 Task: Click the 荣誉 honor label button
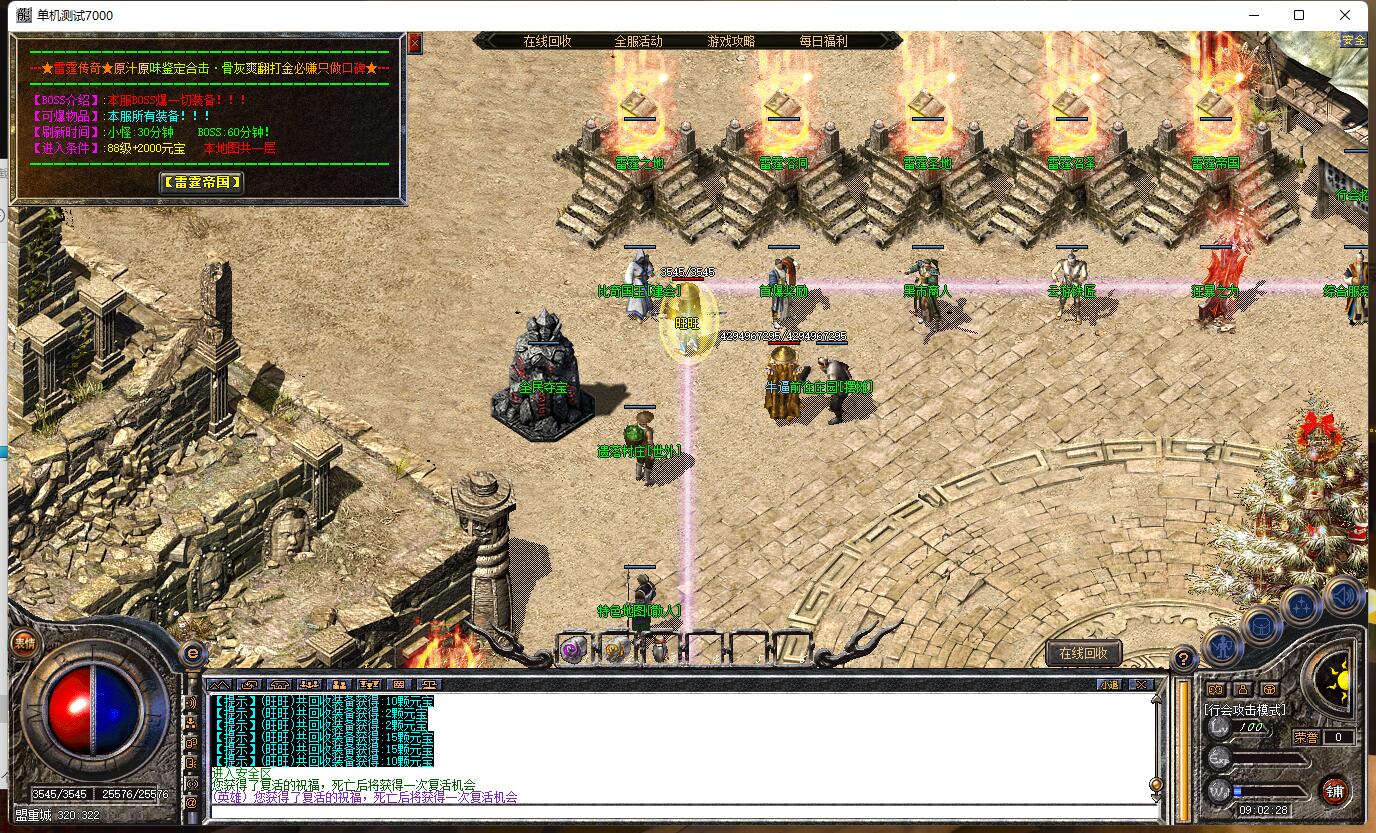(1306, 737)
